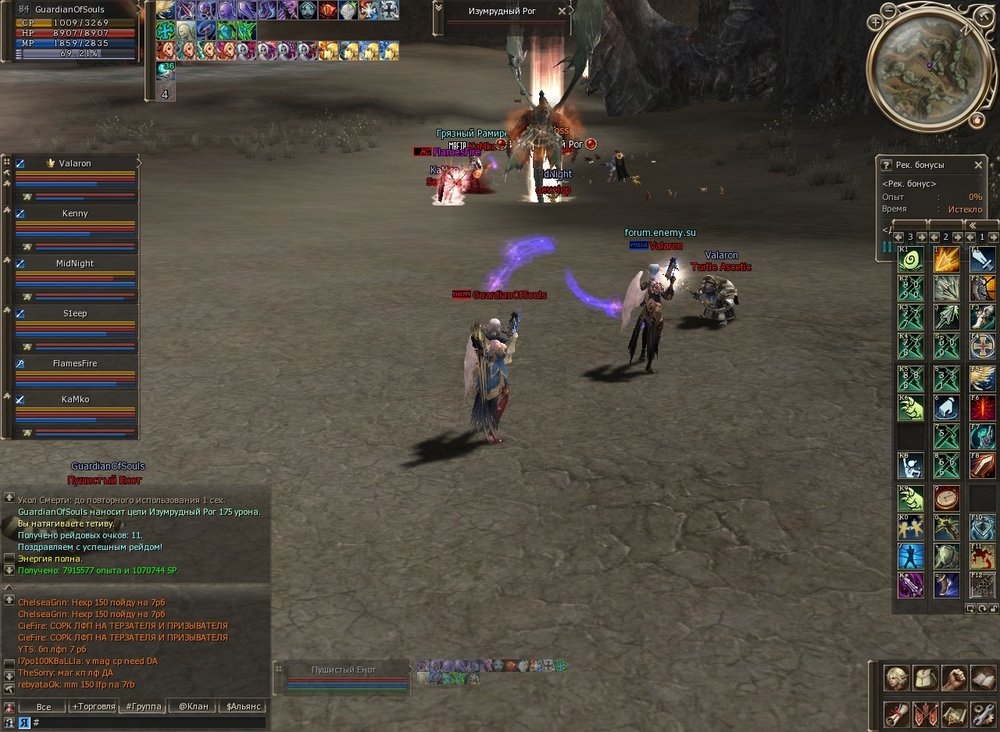Screen dimensions: 1000x732
Task: Open the @Клан chat tab
Action: 193,706
